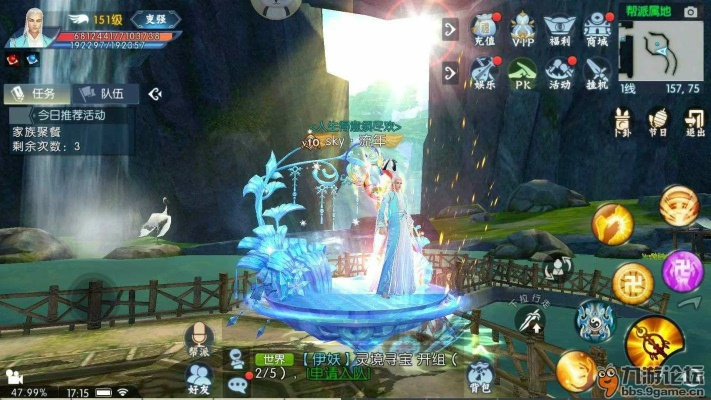Open the 娱乐 entertainment menu
The width and height of the screenshot is (711, 400).
[x=485, y=73]
